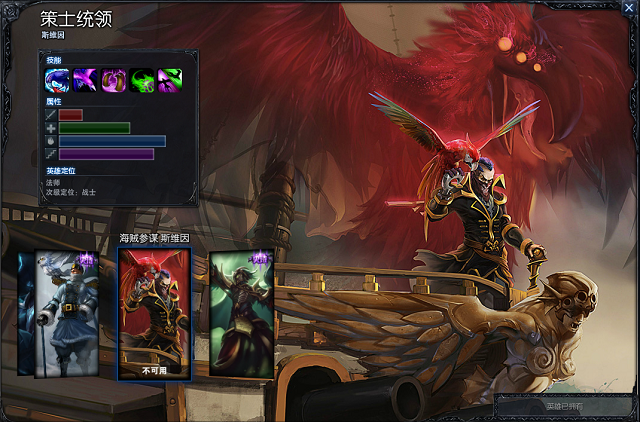
Task: Click the green and purple slash skill icon
Action: (169, 80)
